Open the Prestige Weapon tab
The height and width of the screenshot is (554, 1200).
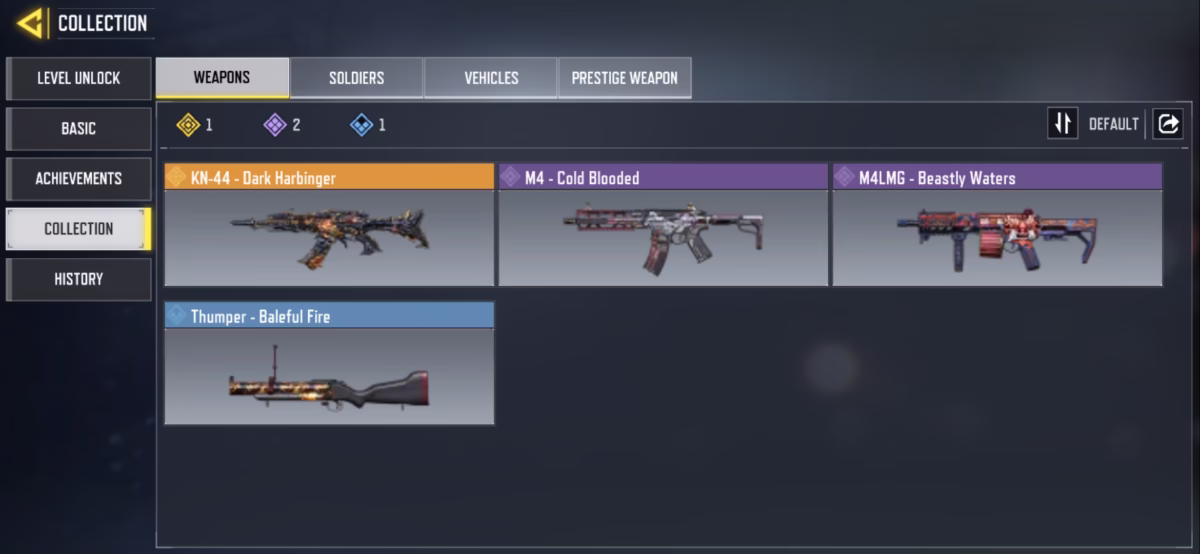click(624, 77)
